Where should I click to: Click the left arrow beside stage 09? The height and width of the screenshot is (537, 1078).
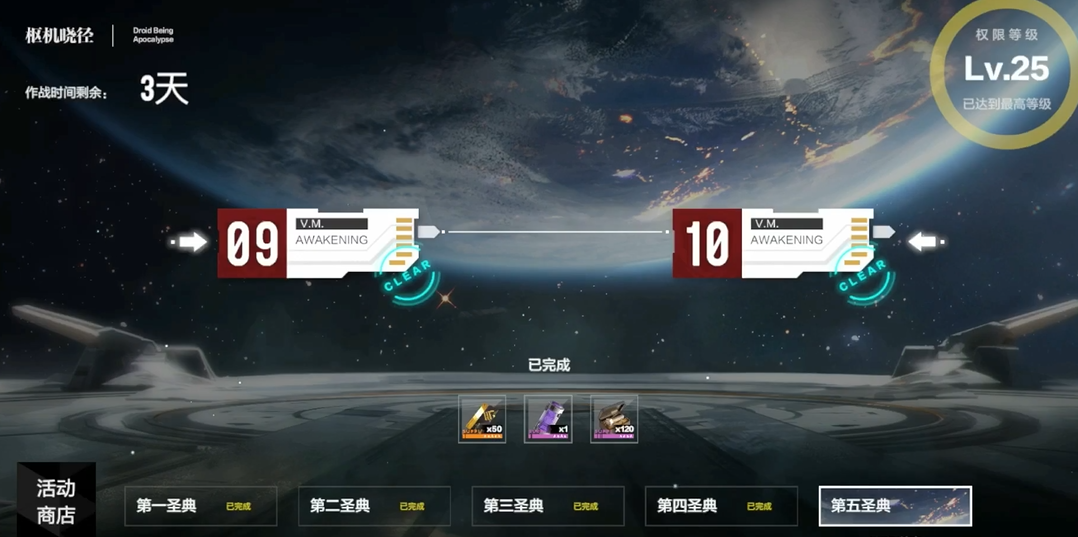point(189,241)
